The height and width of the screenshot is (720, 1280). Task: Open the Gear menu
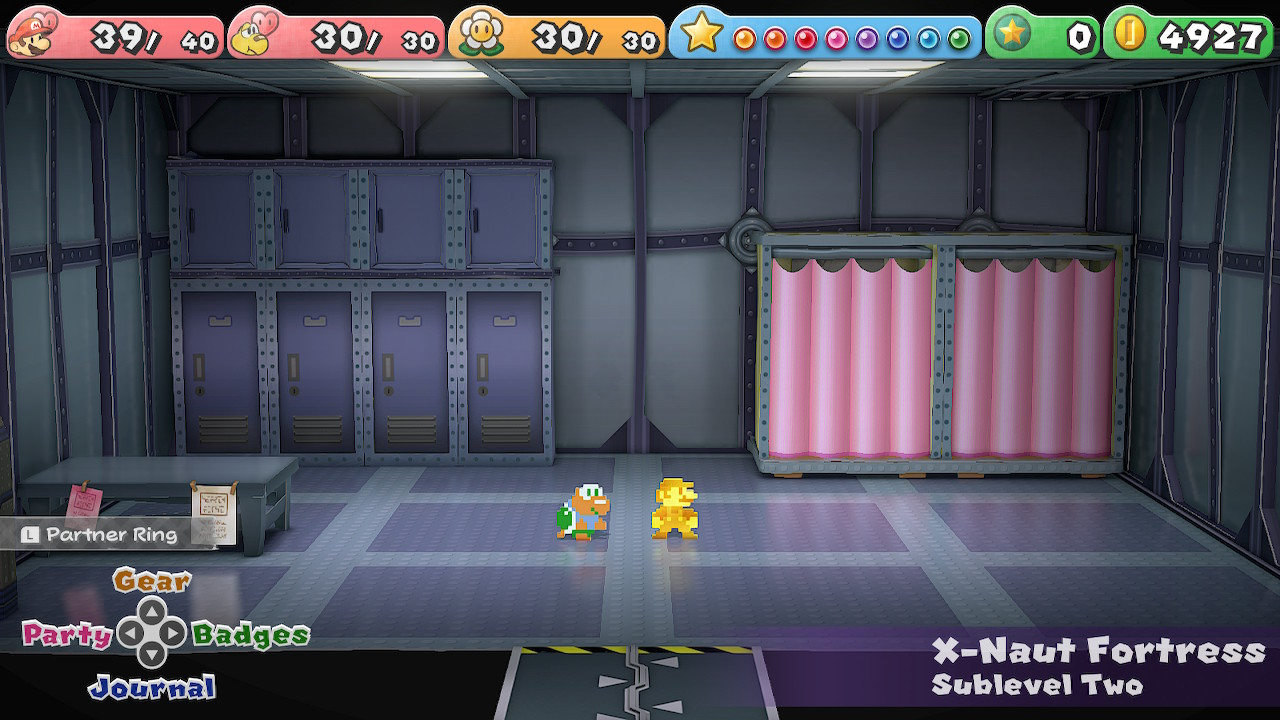tap(152, 581)
